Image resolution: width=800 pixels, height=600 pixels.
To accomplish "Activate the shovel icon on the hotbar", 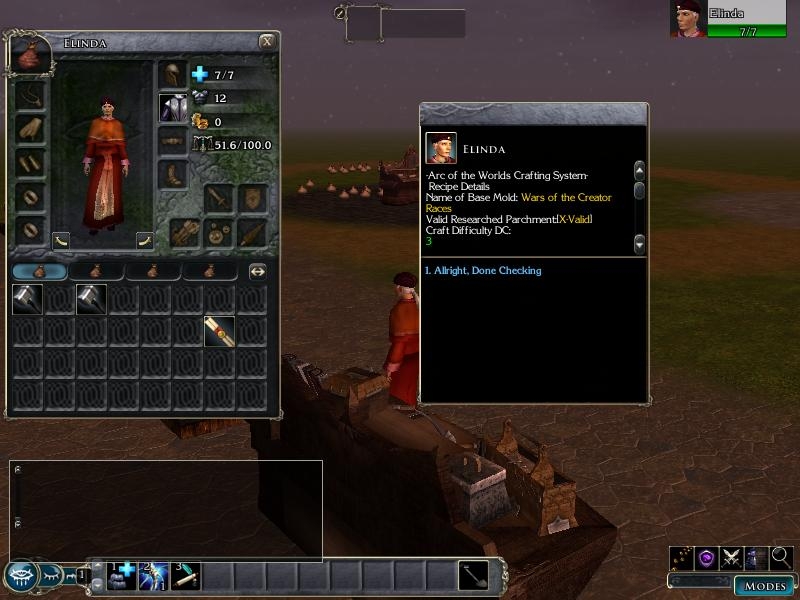I will (474, 575).
